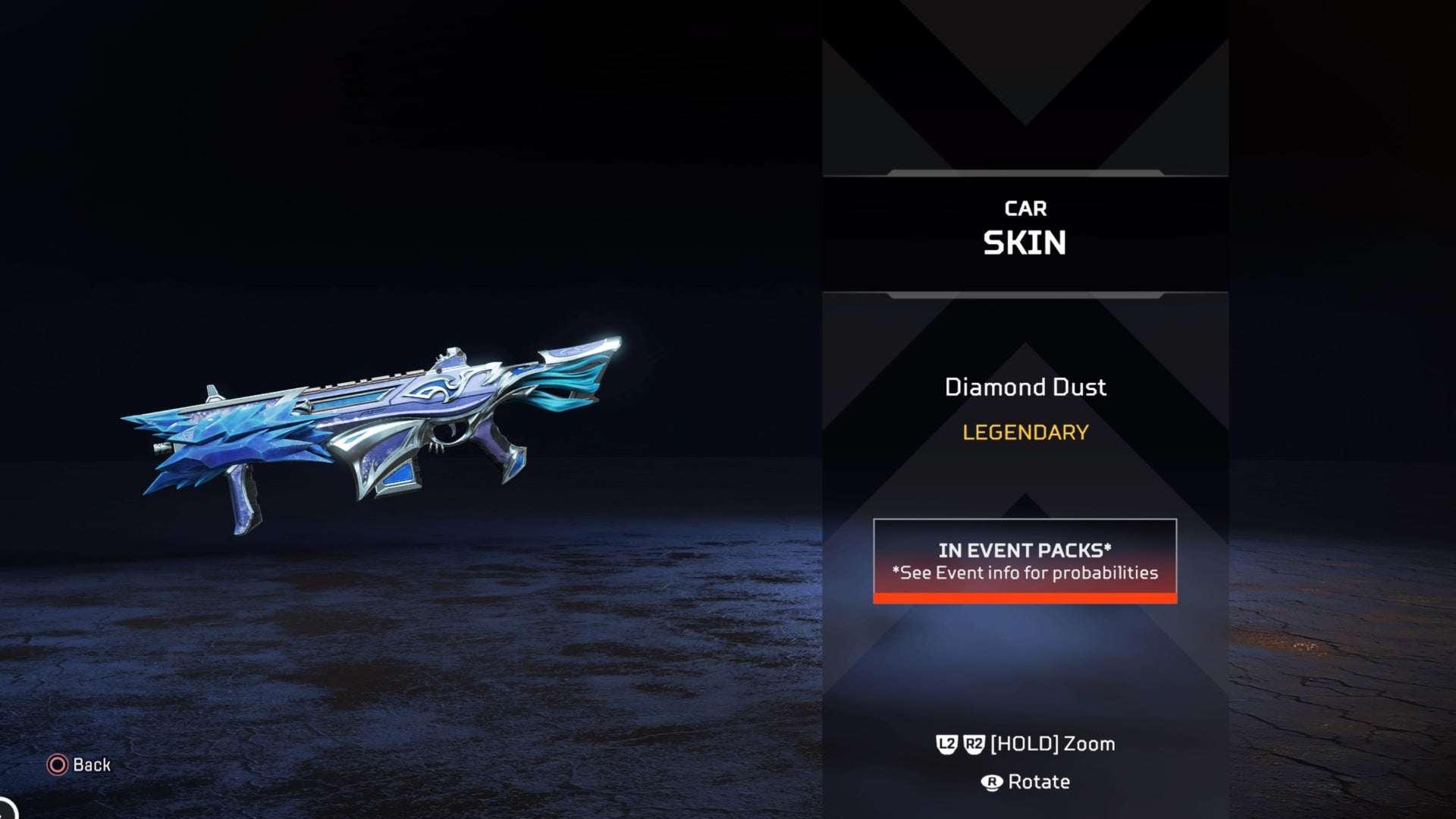Select the LEGENDARY rarity label

click(x=1025, y=433)
